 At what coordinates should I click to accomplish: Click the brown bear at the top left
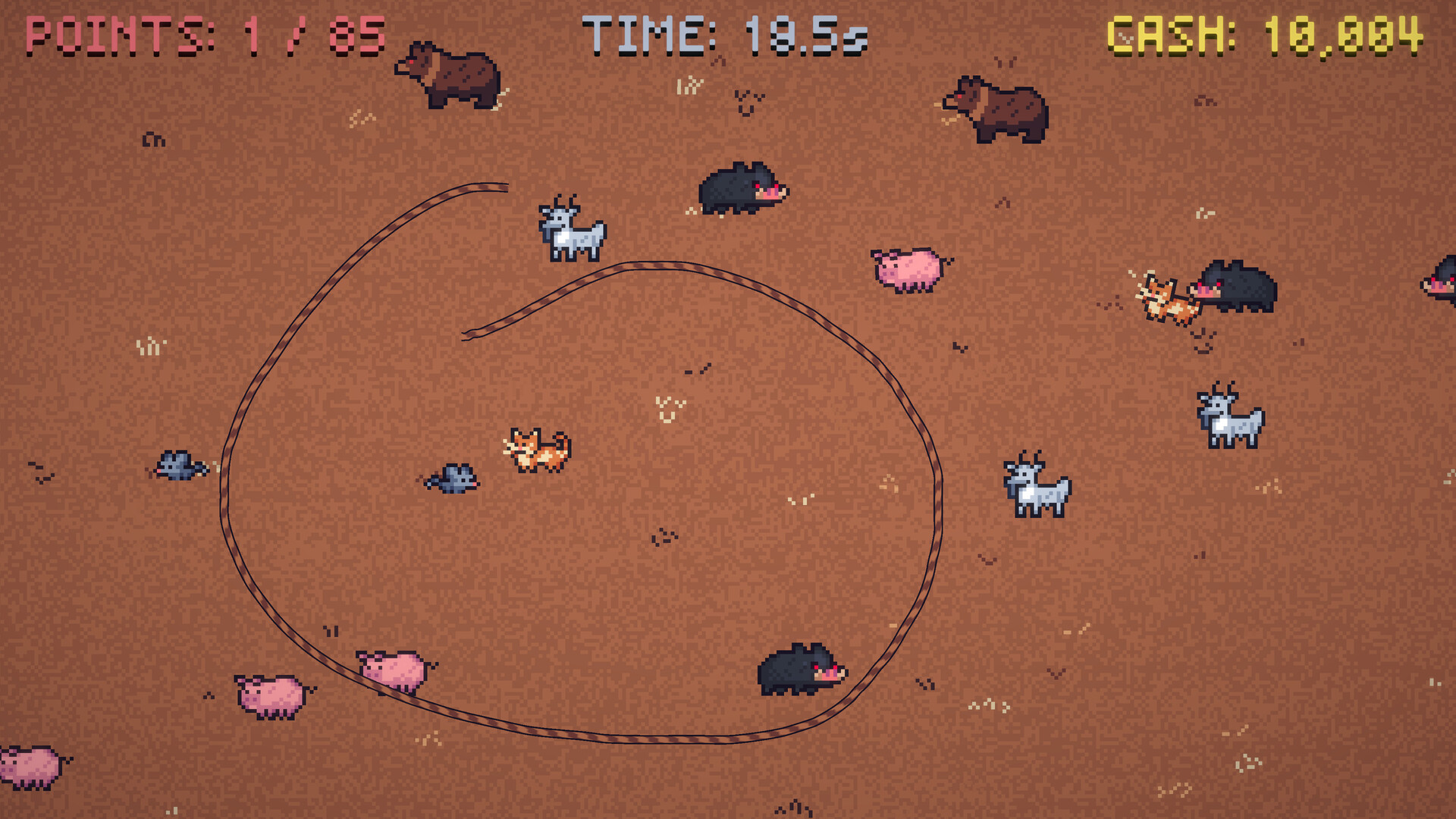click(447, 76)
